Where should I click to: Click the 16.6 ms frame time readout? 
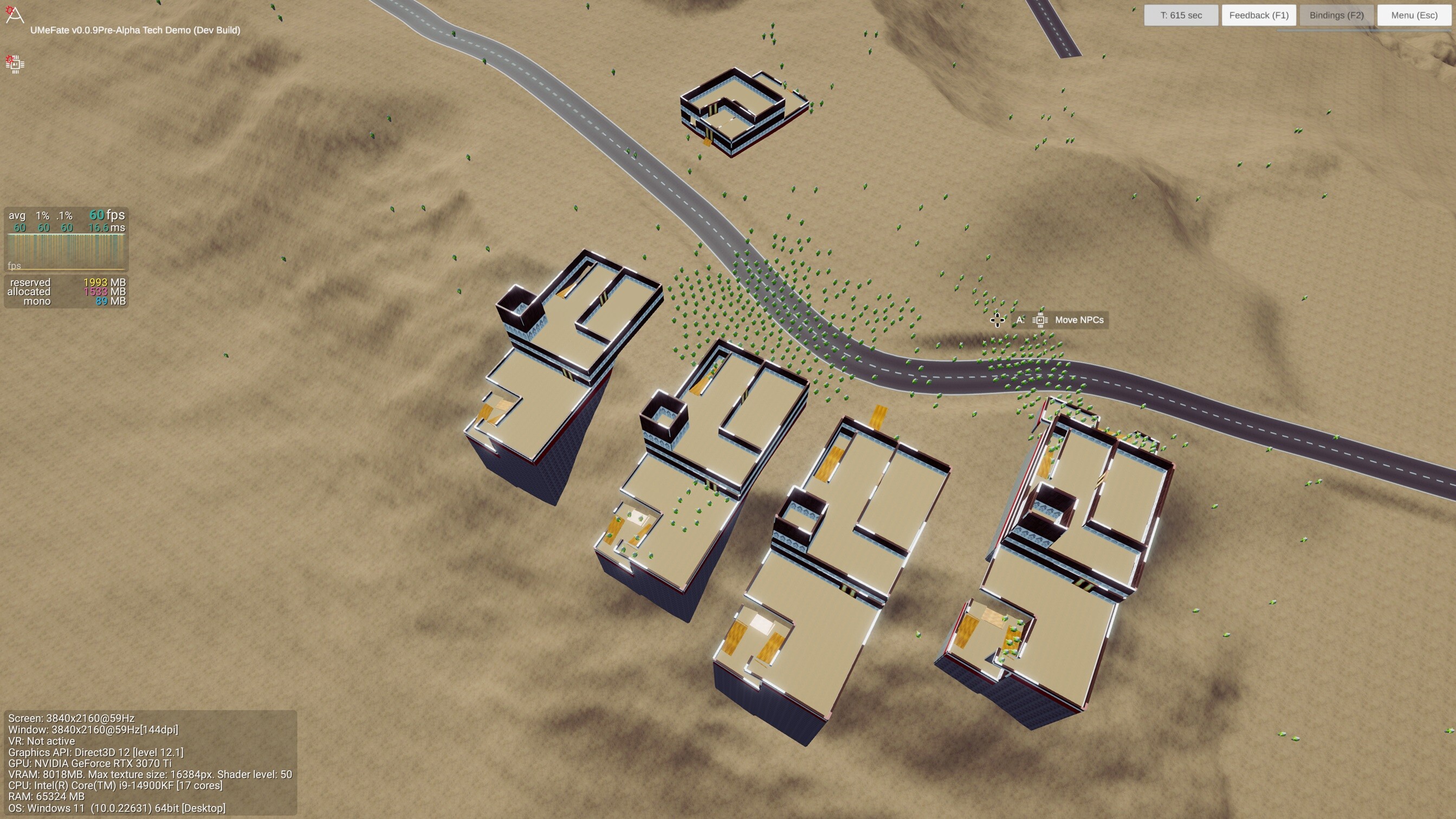tap(106, 227)
